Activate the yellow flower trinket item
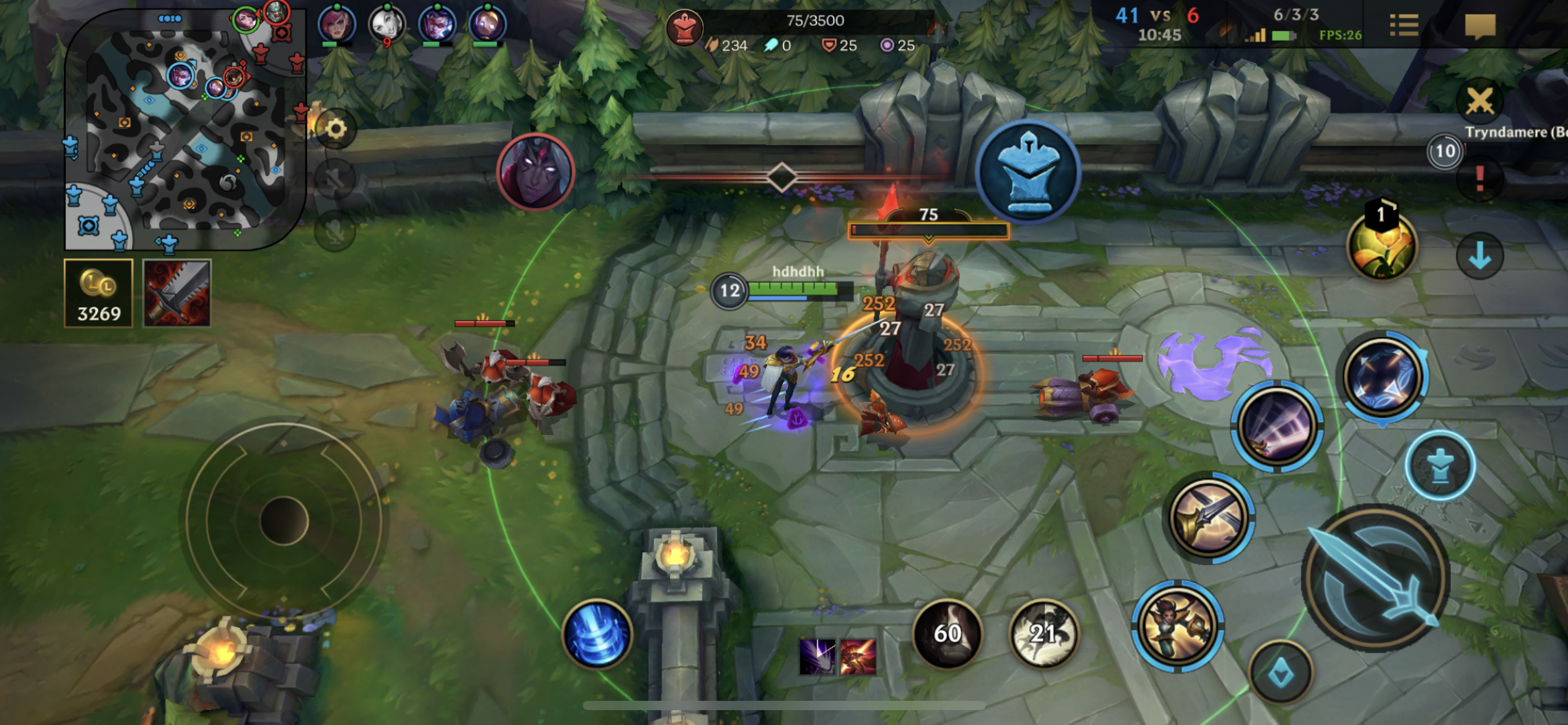Image resolution: width=1568 pixels, height=725 pixels. (x=1382, y=245)
